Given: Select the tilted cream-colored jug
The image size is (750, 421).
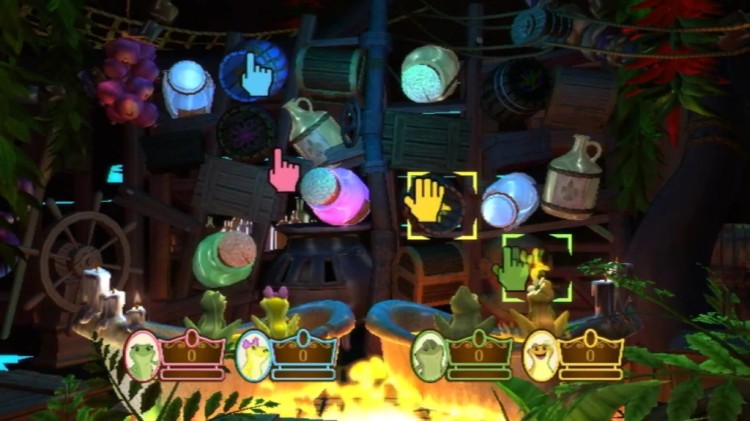Looking at the screenshot, I should 311,129.
